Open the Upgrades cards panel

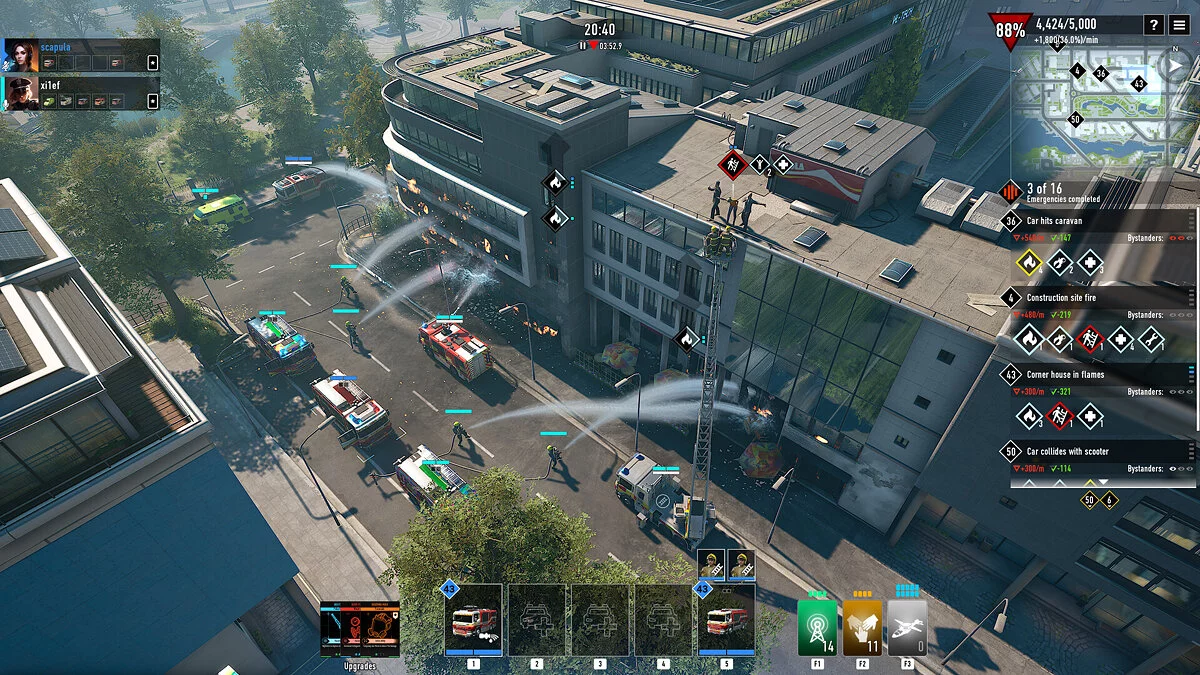[360, 629]
